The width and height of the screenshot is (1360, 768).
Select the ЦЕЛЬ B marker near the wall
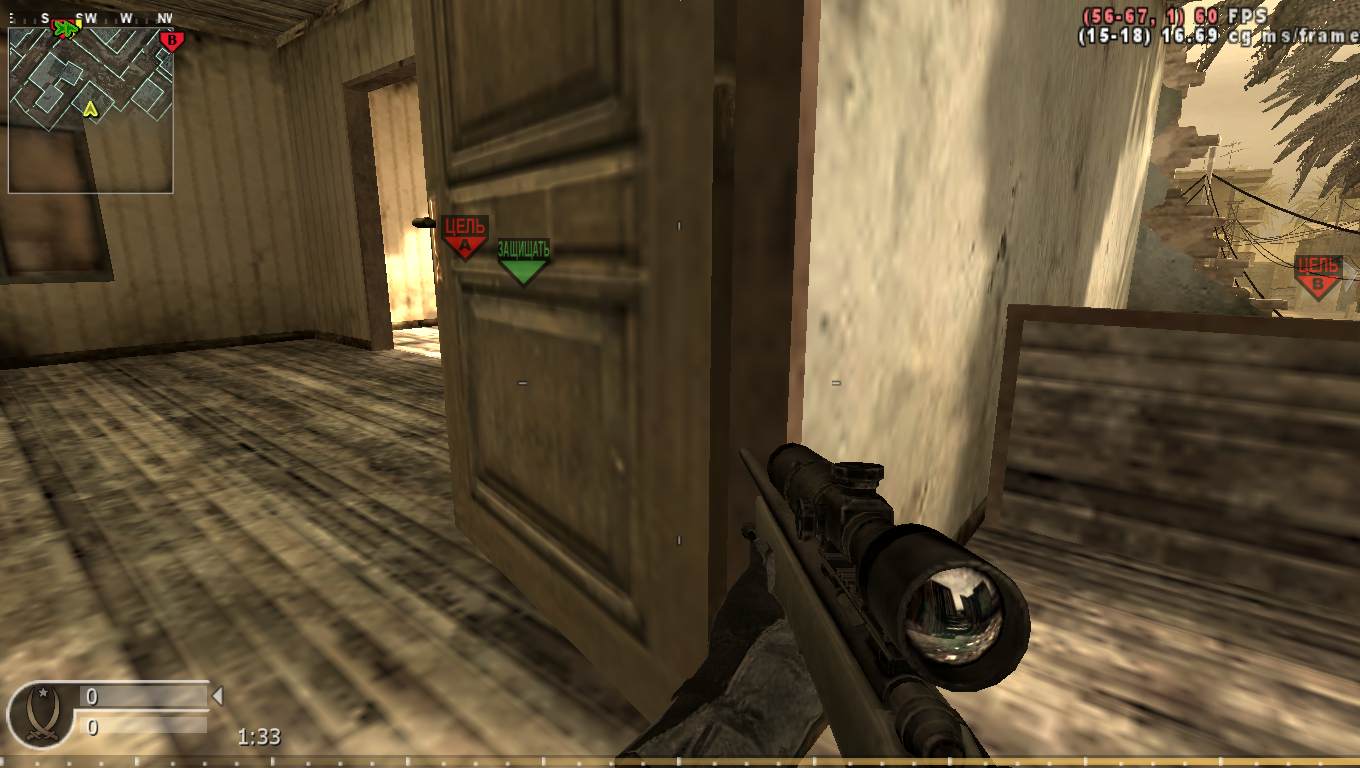tap(1318, 275)
